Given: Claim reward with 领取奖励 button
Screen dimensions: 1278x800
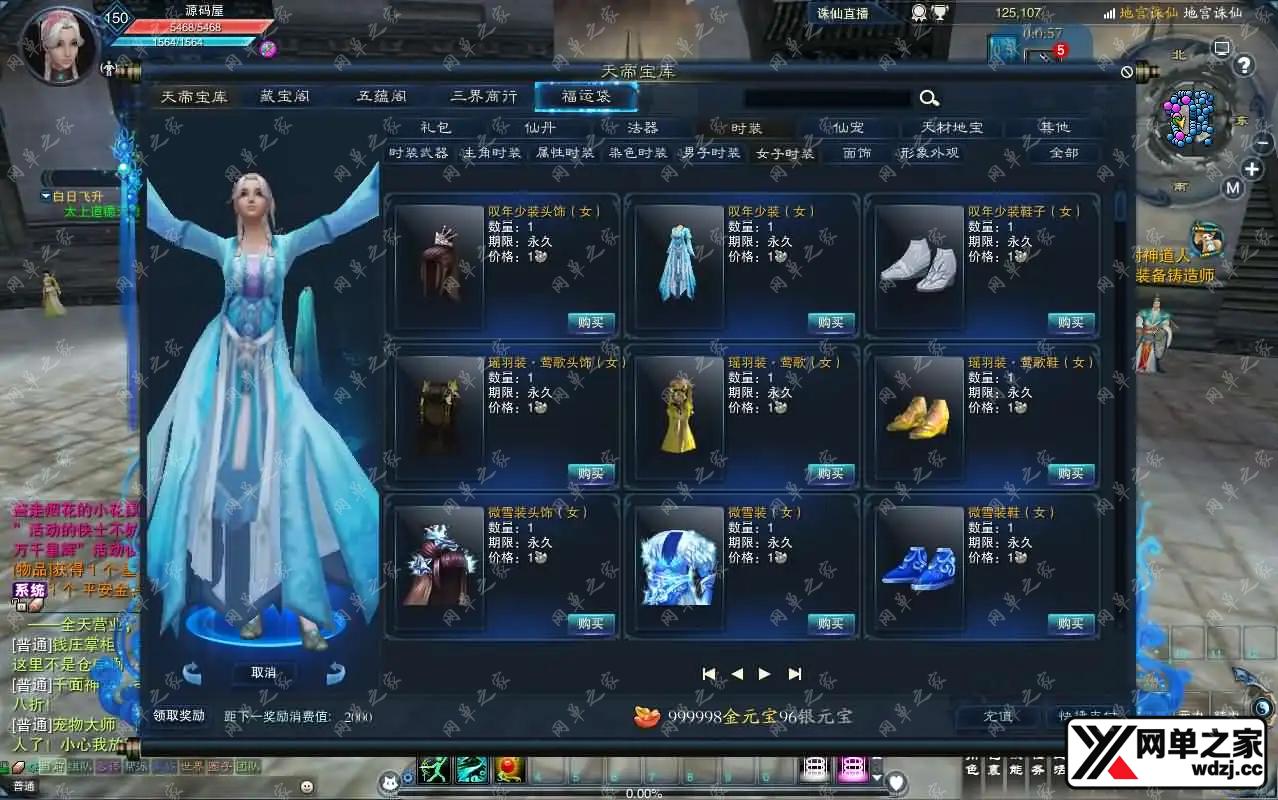Looking at the screenshot, I should point(179,716).
